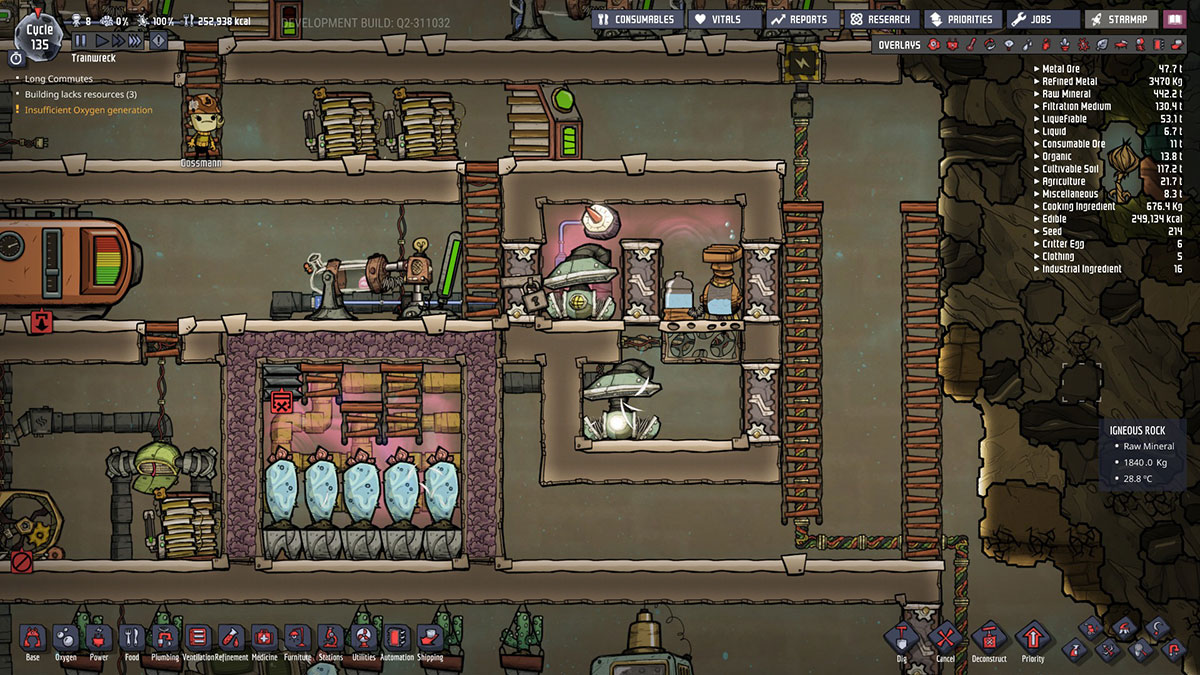Click the Insufficient Oxygen generation warning
This screenshot has width=1200, height=675.
88,110
